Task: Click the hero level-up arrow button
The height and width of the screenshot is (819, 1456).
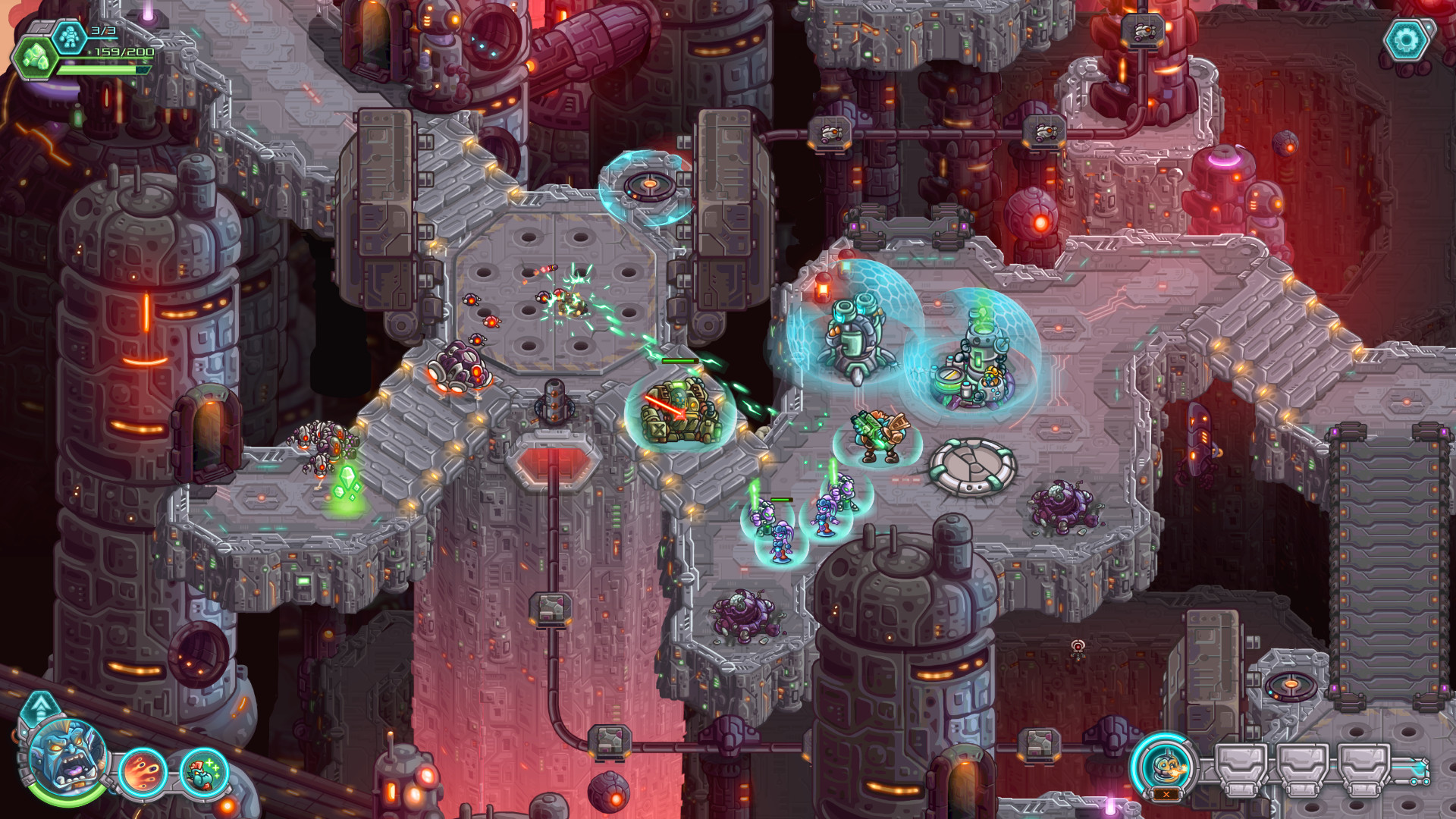Action: coord(40,707)
